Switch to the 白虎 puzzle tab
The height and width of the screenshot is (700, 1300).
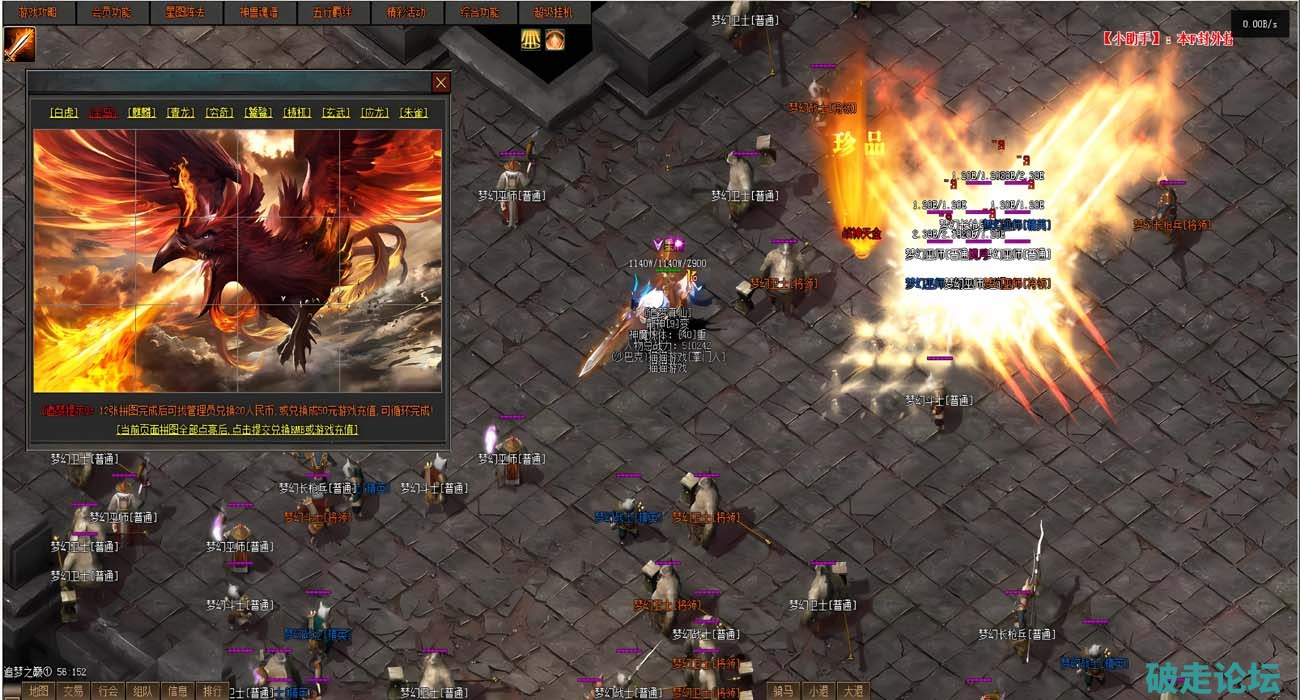tap(64, 113)
